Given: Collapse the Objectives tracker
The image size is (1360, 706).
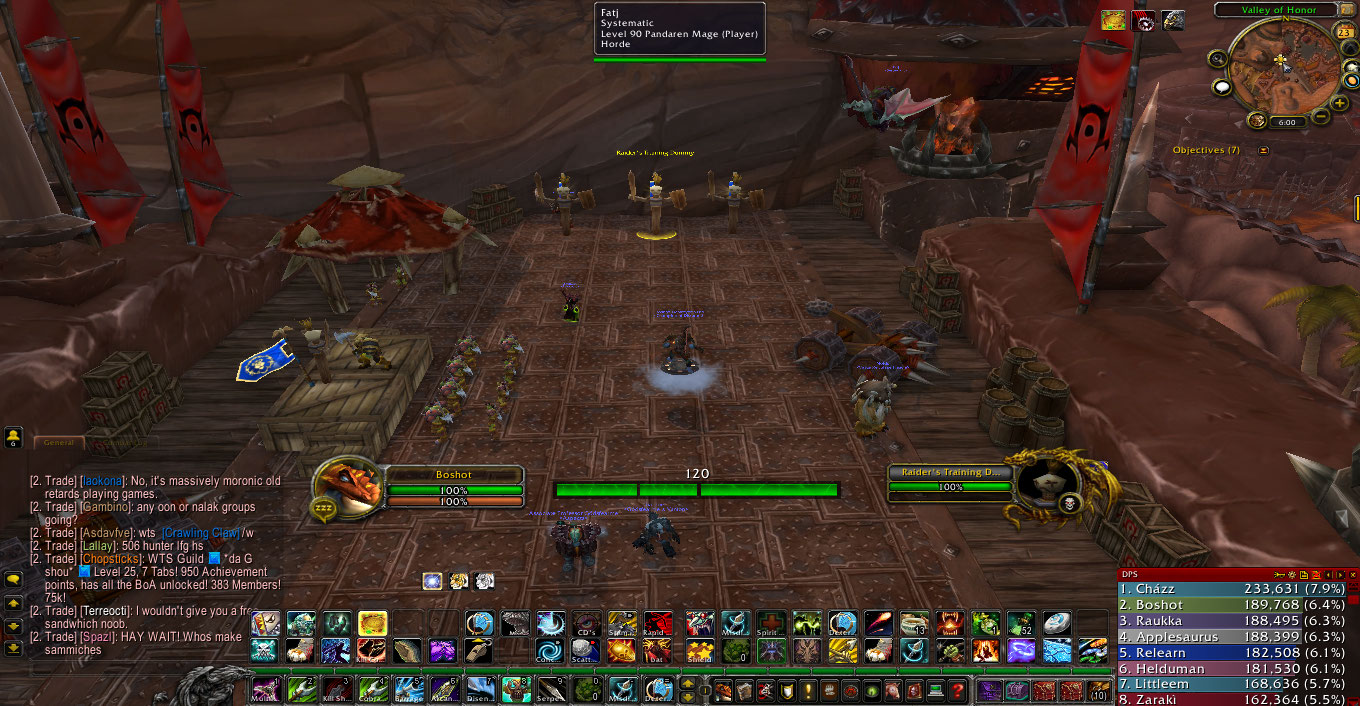Looking at the screenshot, I should pyautogui.click(x=1264, y=150).
